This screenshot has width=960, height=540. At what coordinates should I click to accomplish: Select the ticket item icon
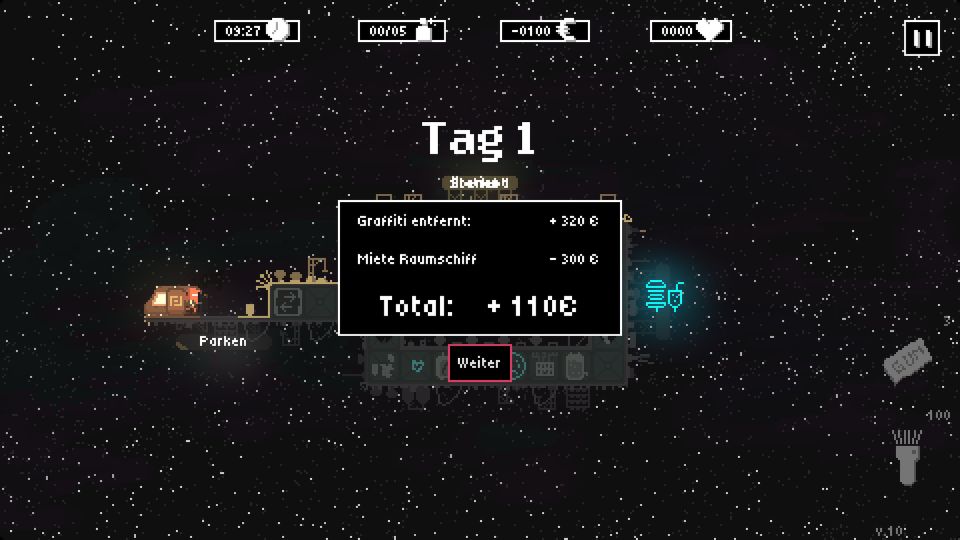point(908,358)
